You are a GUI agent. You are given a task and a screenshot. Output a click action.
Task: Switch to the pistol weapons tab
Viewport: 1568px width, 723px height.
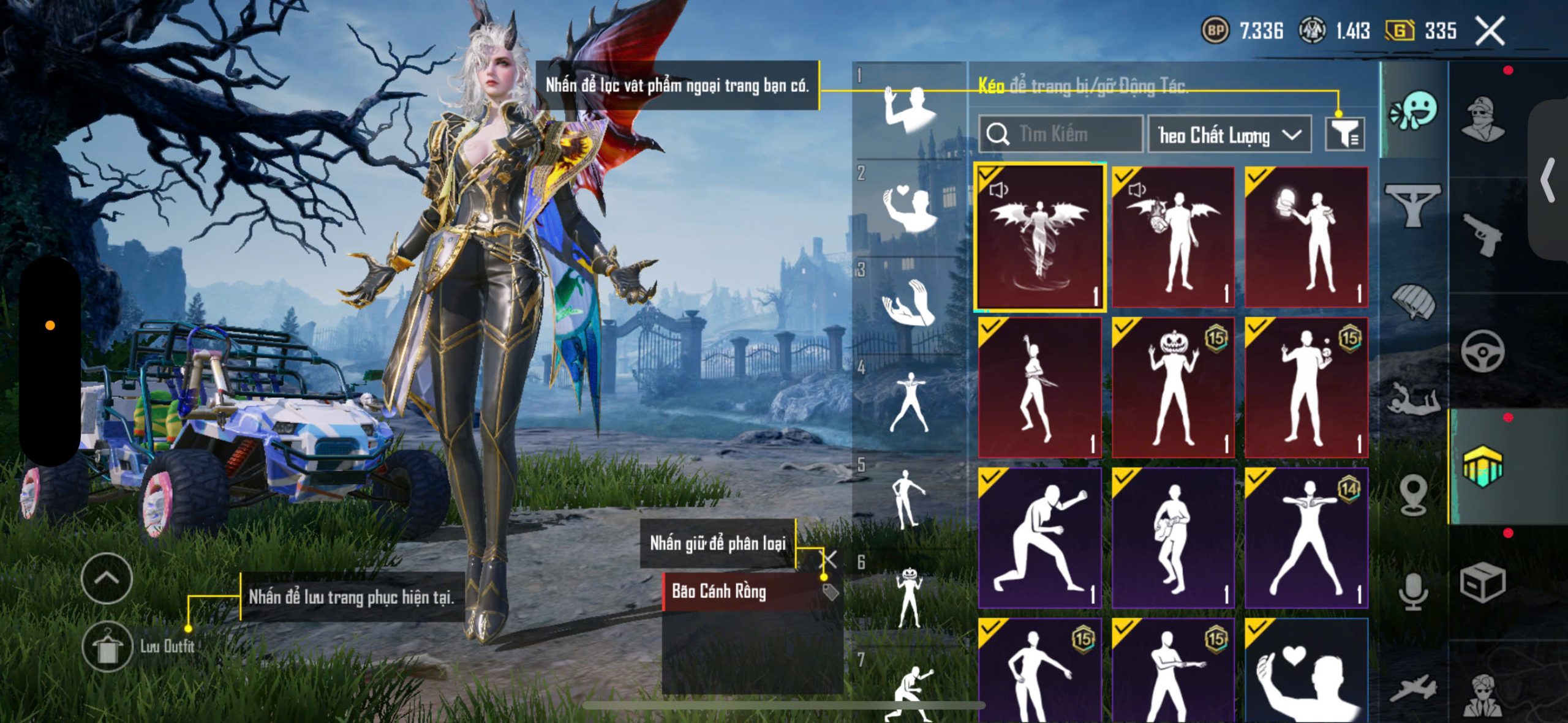click(x=1482, y=234)
